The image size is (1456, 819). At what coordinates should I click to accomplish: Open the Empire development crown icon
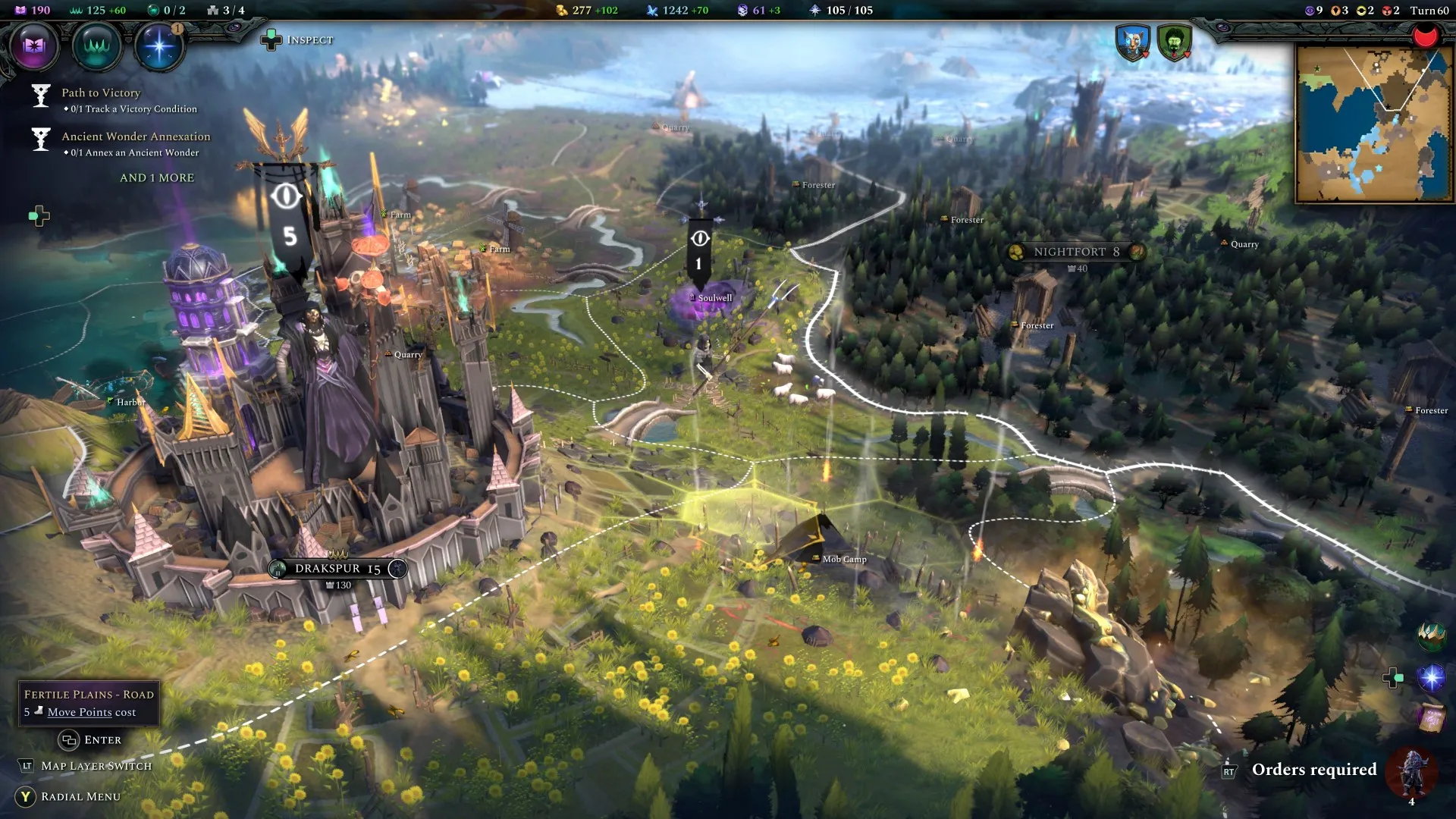click(99, 46)
